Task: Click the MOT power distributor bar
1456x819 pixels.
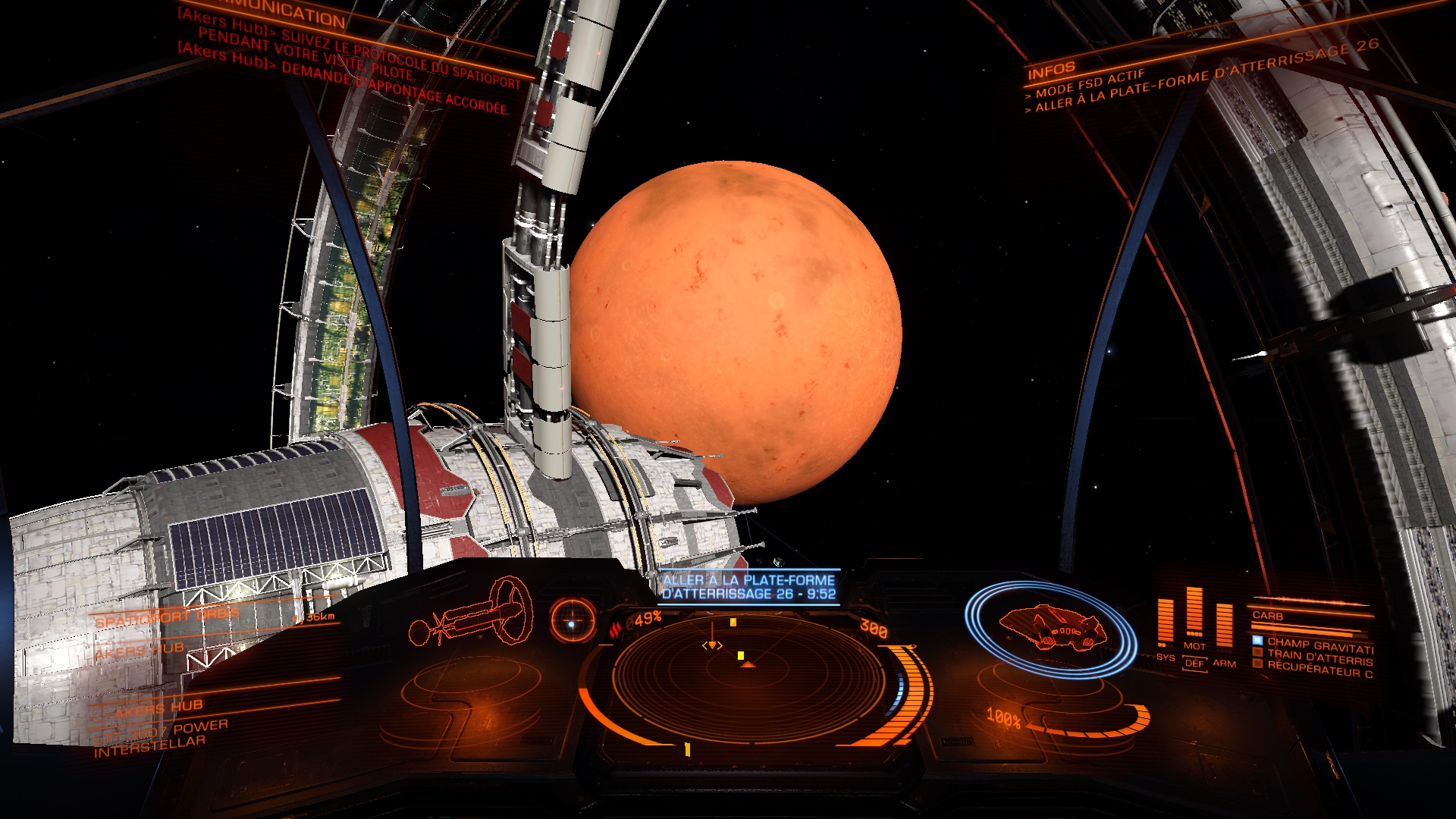Action: tap(1194, 611)
